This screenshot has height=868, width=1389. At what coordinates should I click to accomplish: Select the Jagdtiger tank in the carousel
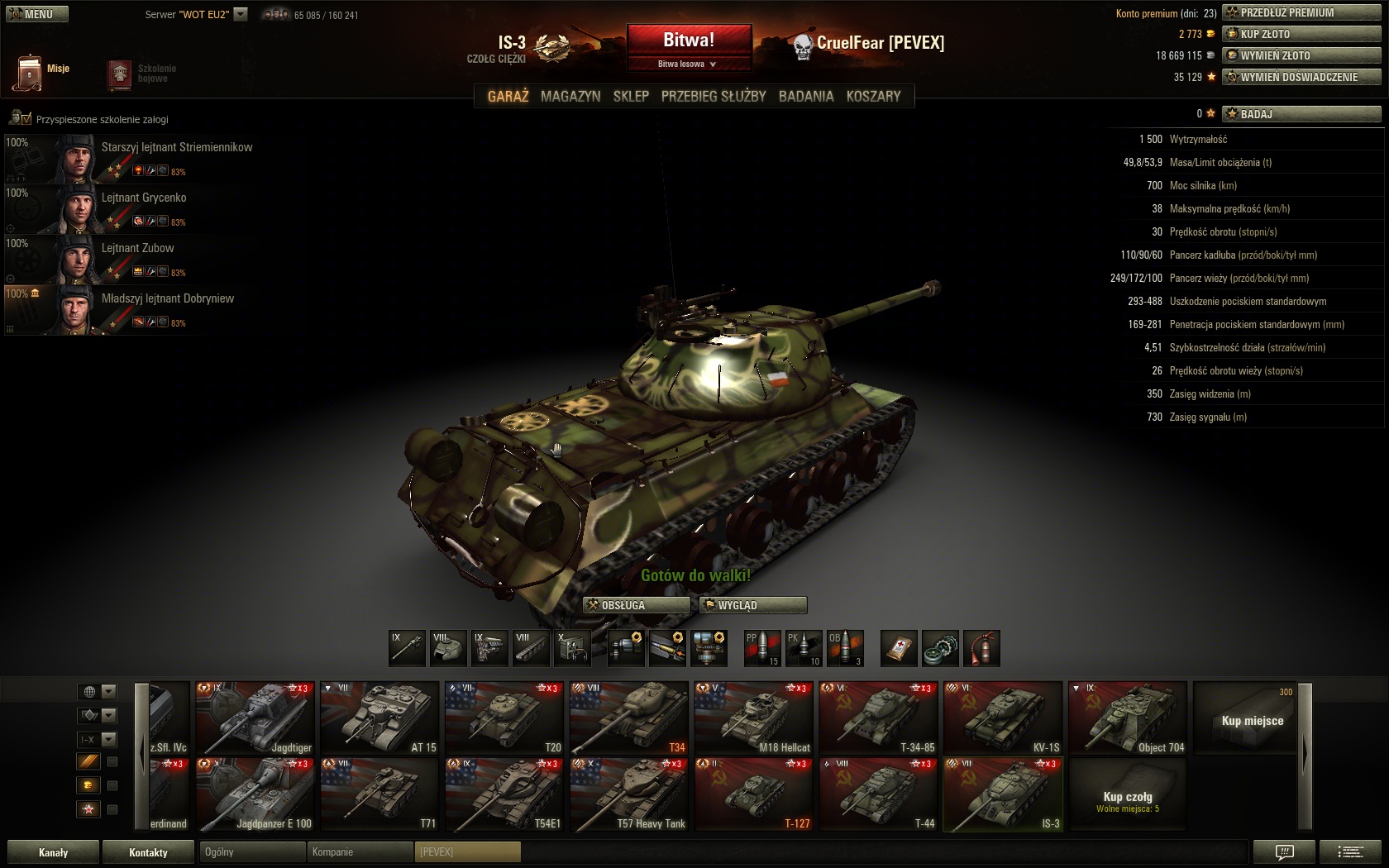pos(255,718)
